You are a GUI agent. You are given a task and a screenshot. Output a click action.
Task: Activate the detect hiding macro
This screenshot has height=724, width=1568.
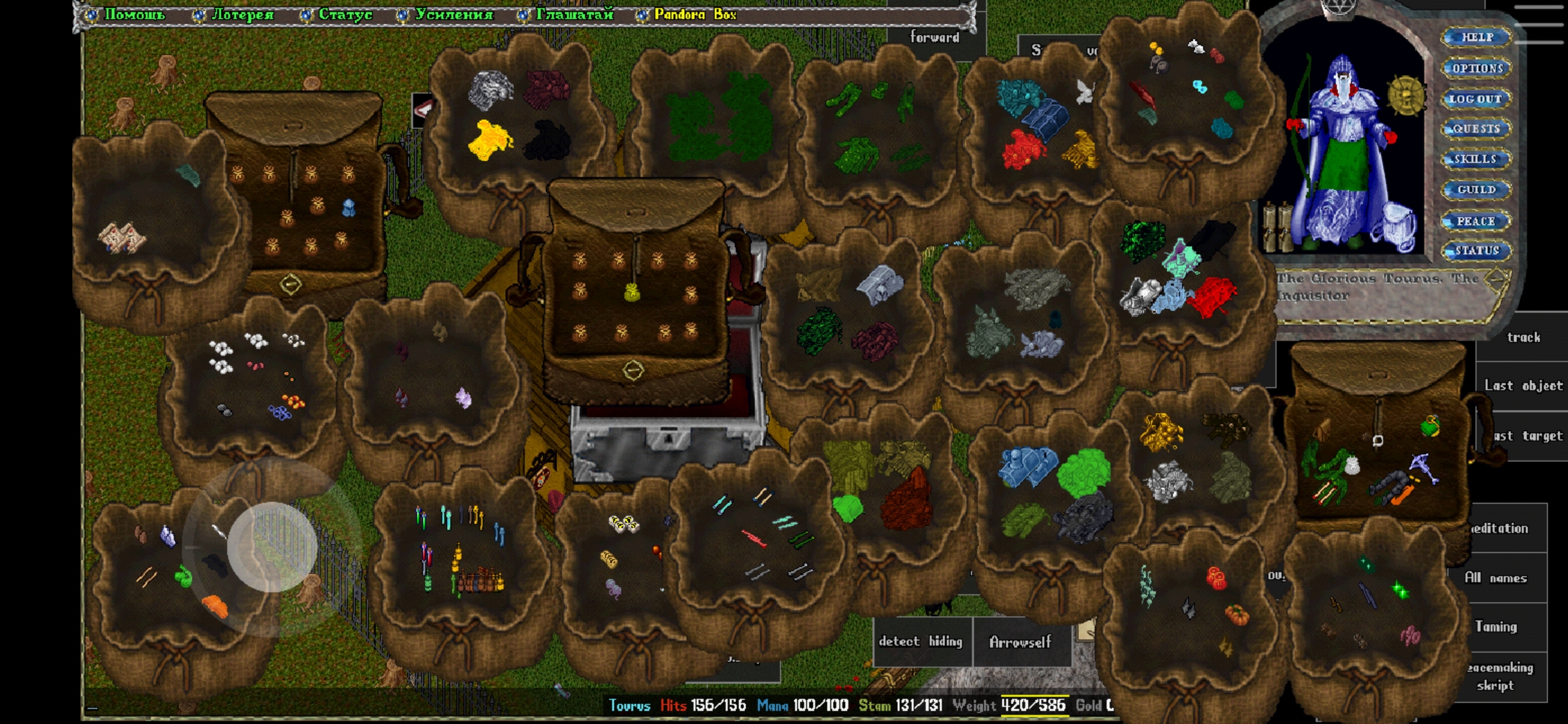click(920, 642)
